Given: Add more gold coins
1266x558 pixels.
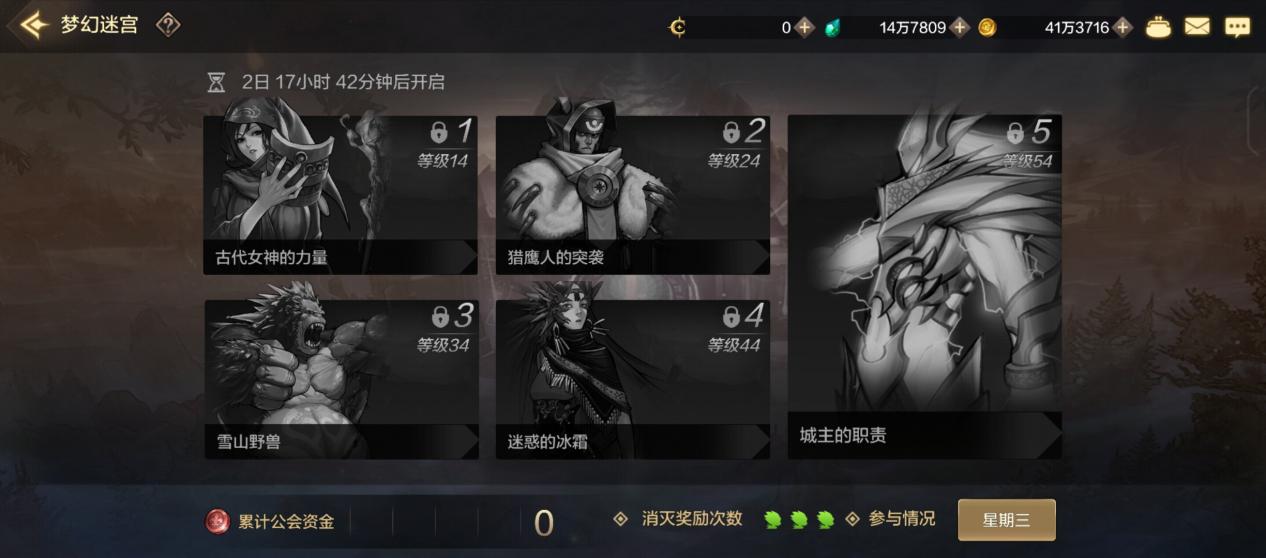Looking at the screenshot, I should 1123,27.
